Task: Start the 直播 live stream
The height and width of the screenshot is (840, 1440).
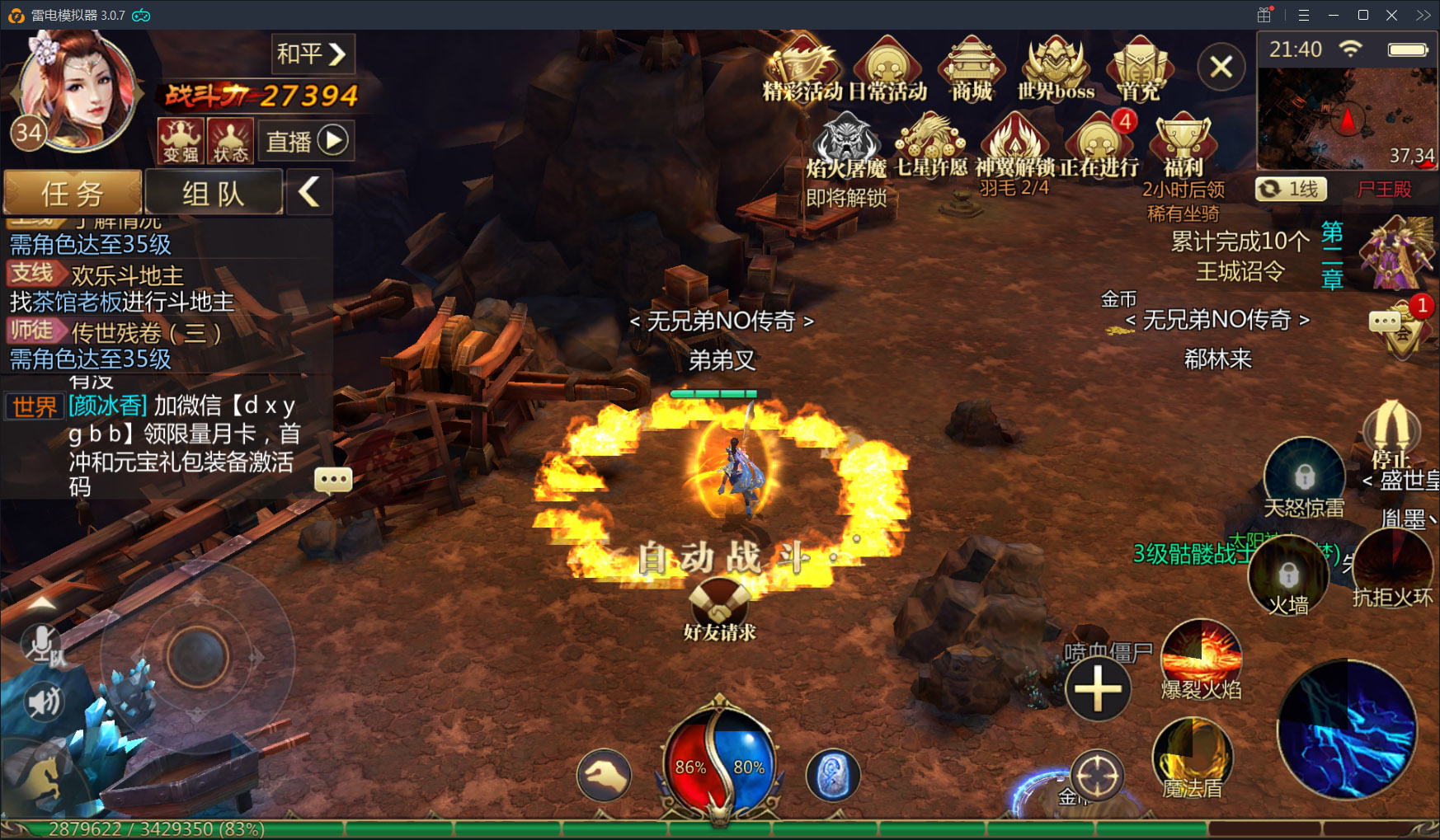Action: [x=307, y=141]
